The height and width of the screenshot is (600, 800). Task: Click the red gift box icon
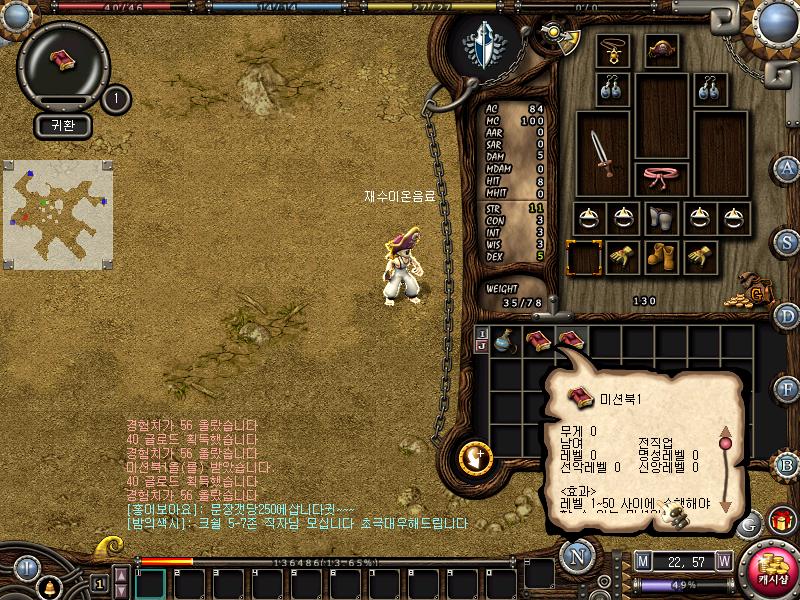(x=781, y=521)
